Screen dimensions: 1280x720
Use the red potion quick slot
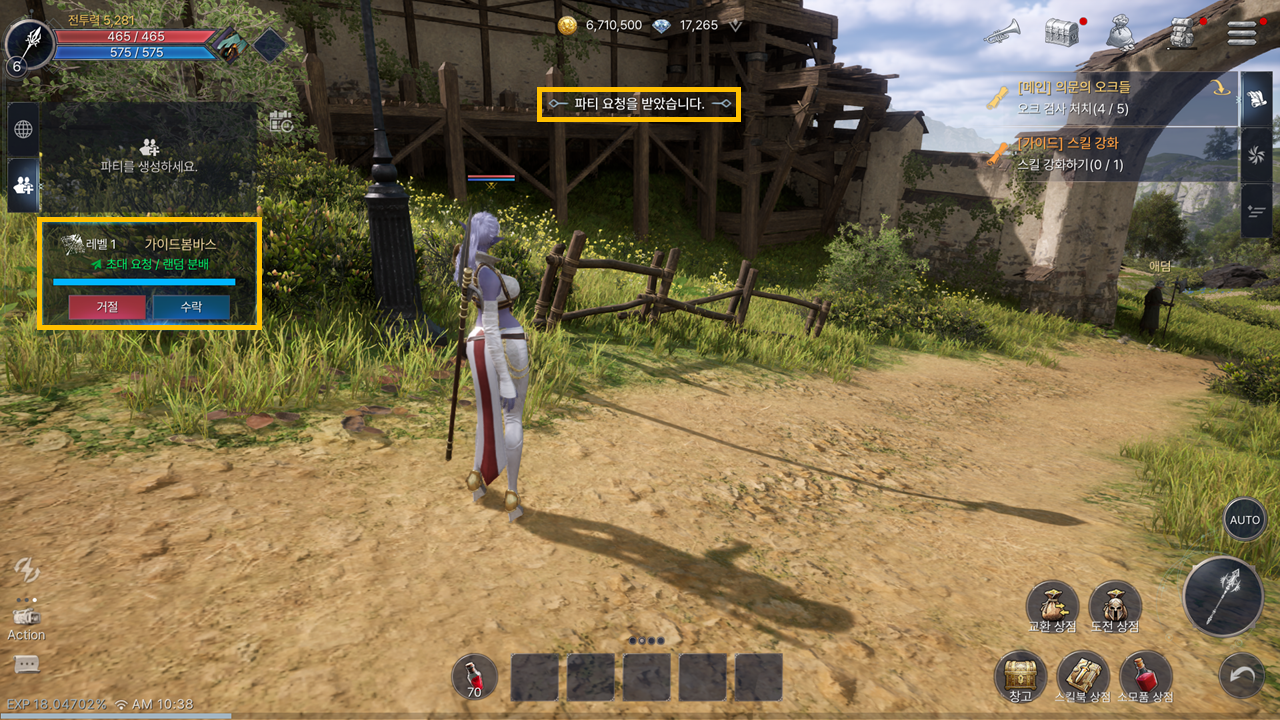tap(474, 676)
